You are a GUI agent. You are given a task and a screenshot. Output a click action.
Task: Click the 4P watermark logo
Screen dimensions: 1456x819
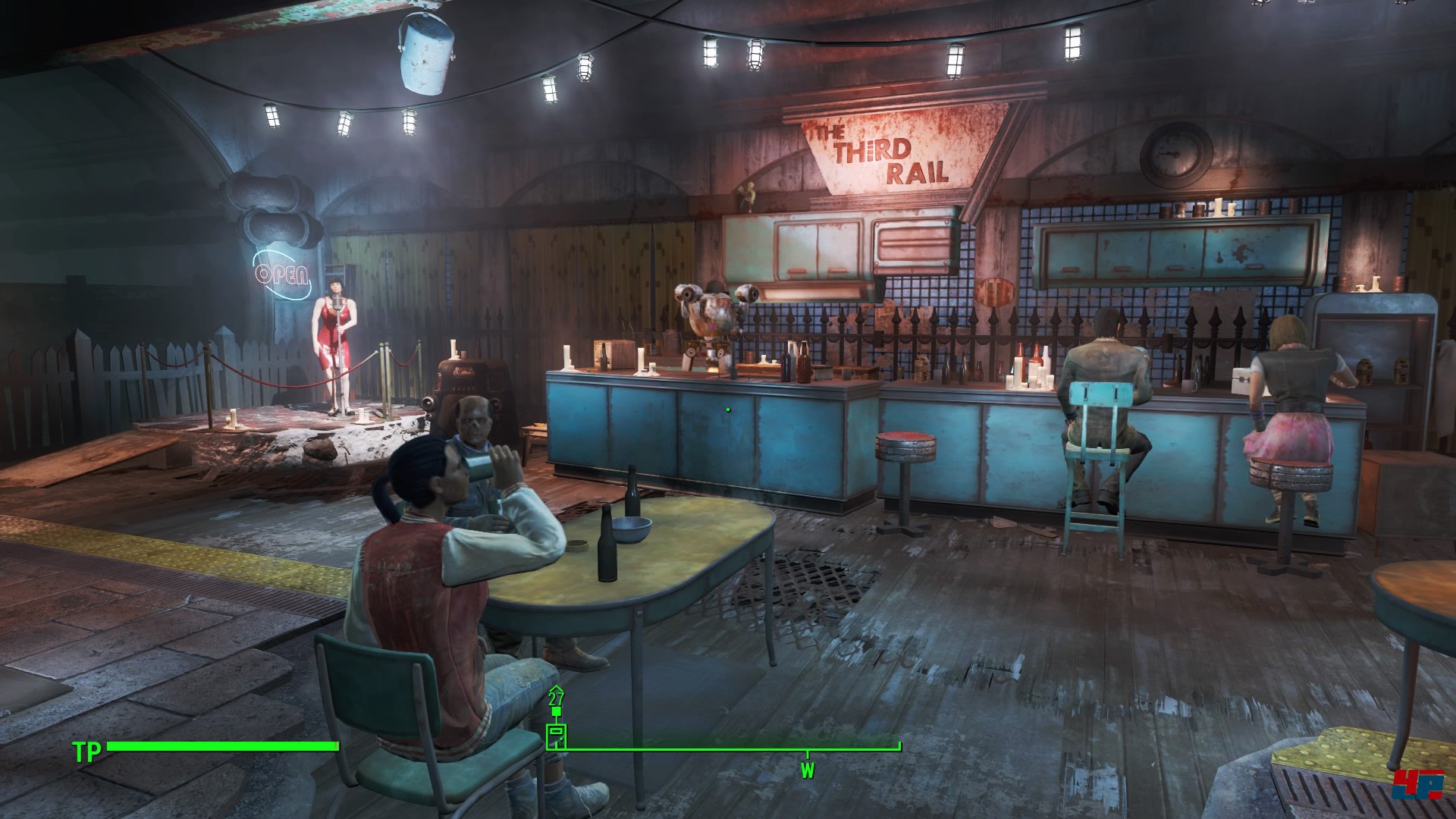1417,784
